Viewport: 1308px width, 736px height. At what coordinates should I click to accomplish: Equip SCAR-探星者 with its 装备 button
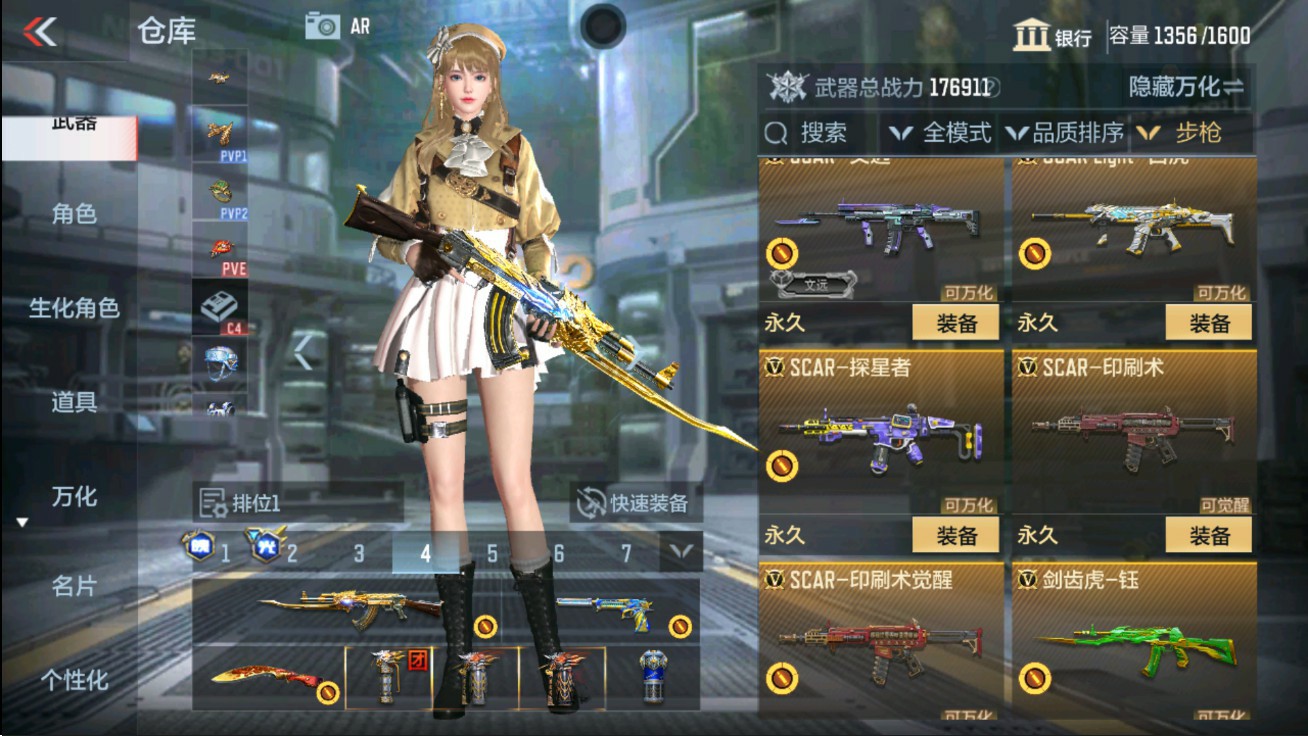pos(958,535)
